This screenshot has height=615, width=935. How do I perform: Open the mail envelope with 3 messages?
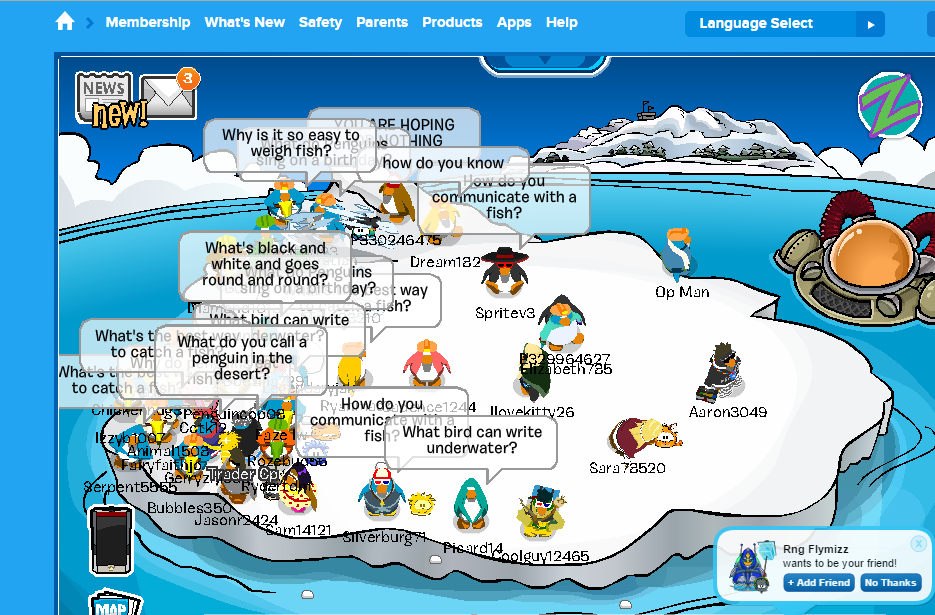tap(167, 95)
